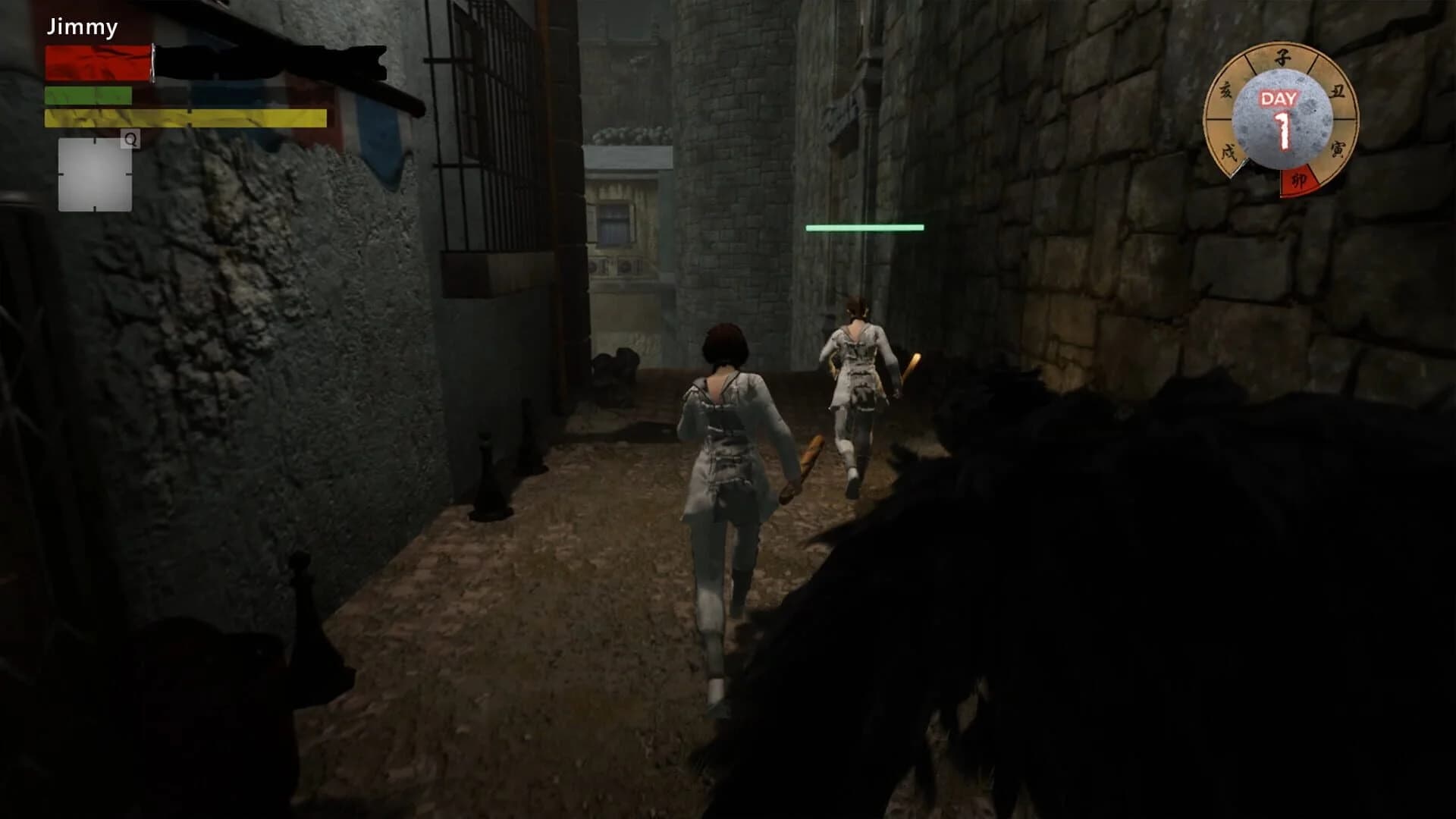
Task: Click the green bar above the running character
Action: pos(865,226)
